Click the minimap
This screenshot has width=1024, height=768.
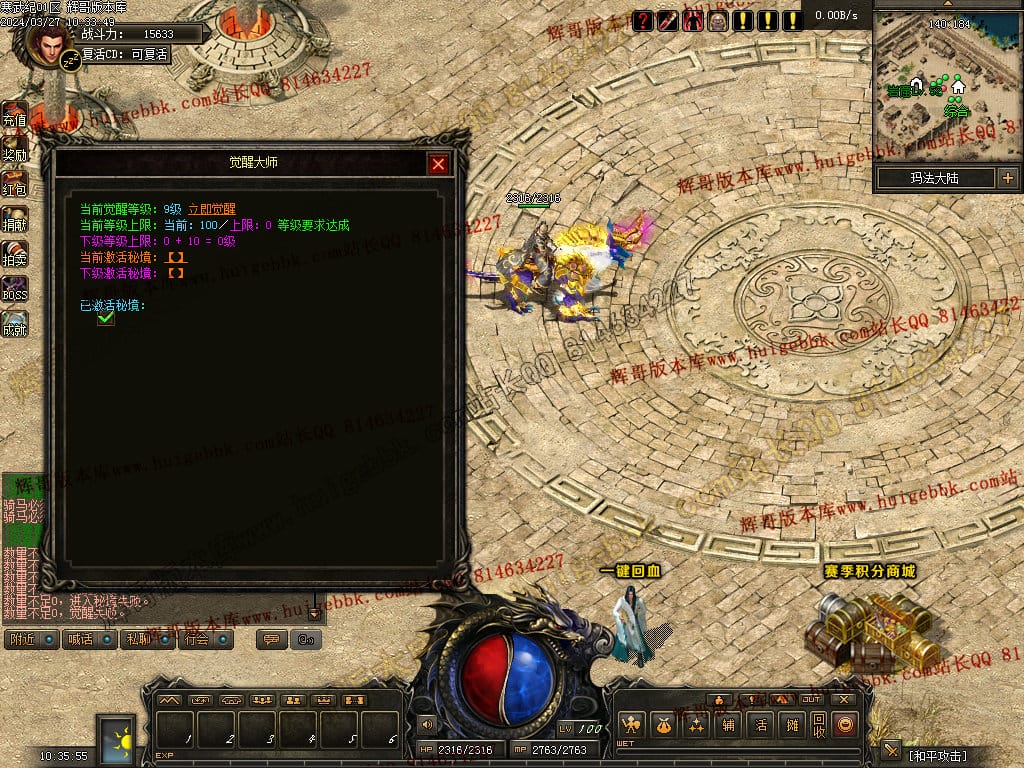click(945, 85)
